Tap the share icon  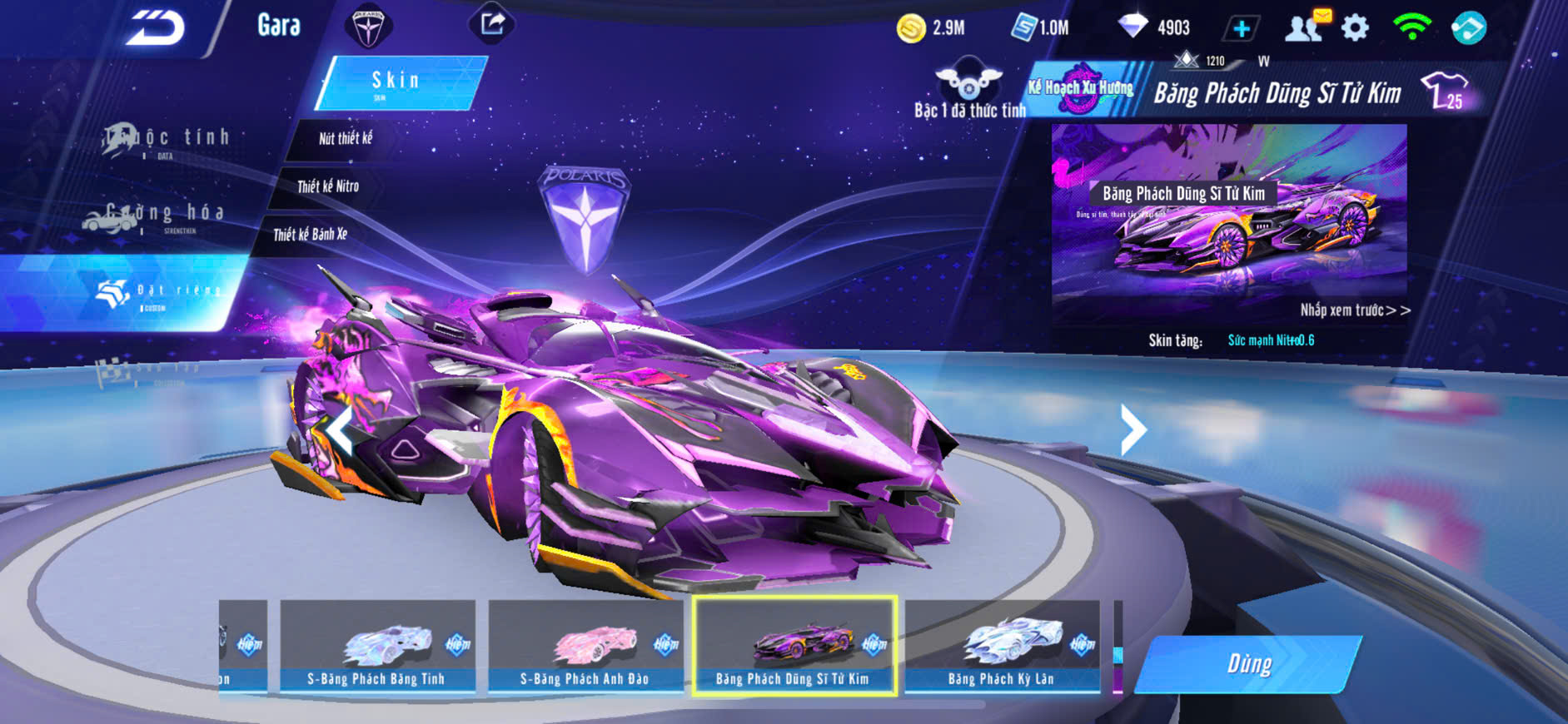[x=492, y=24]
